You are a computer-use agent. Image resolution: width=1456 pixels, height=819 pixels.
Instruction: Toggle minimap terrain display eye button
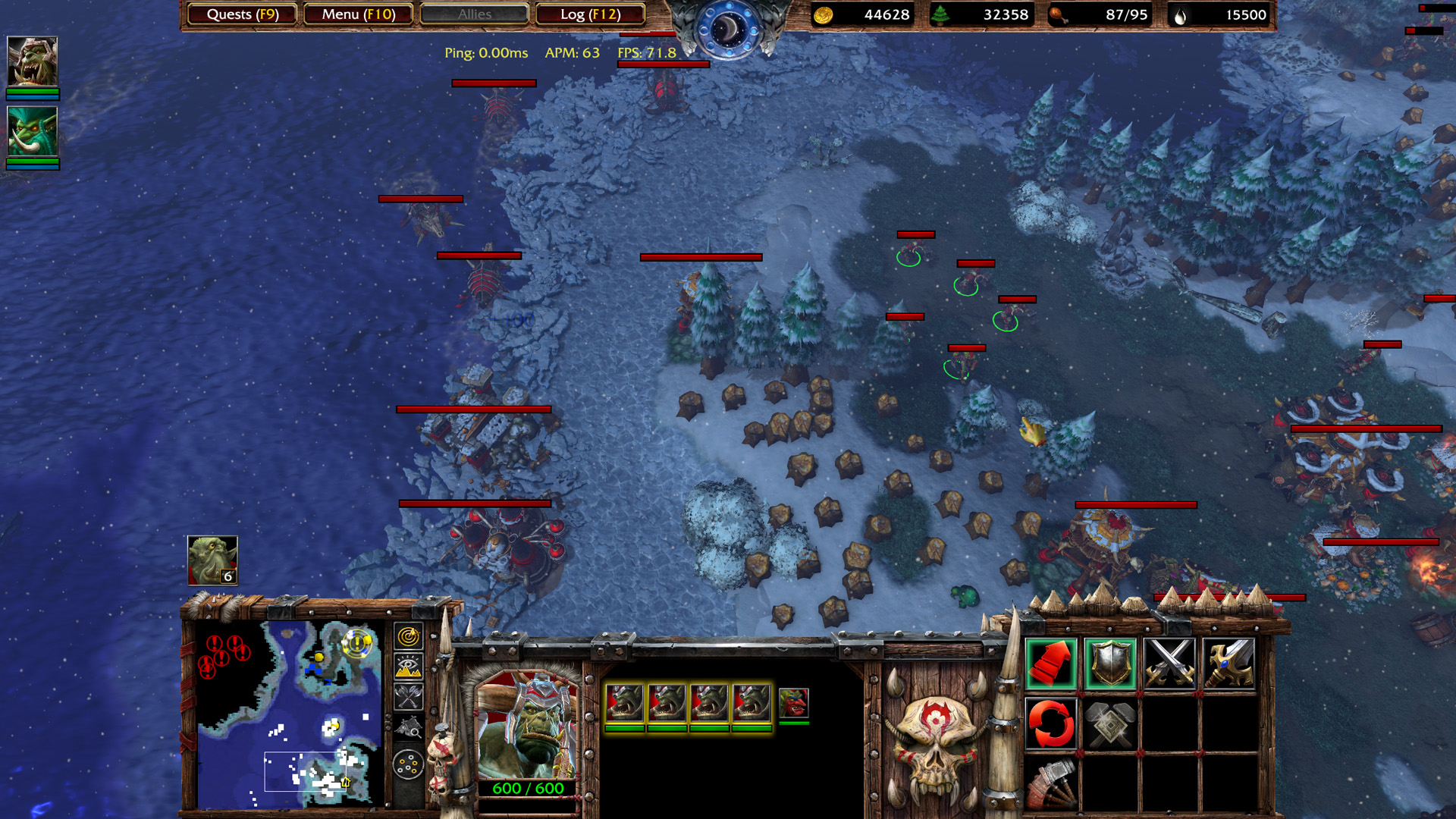[408, 667]
